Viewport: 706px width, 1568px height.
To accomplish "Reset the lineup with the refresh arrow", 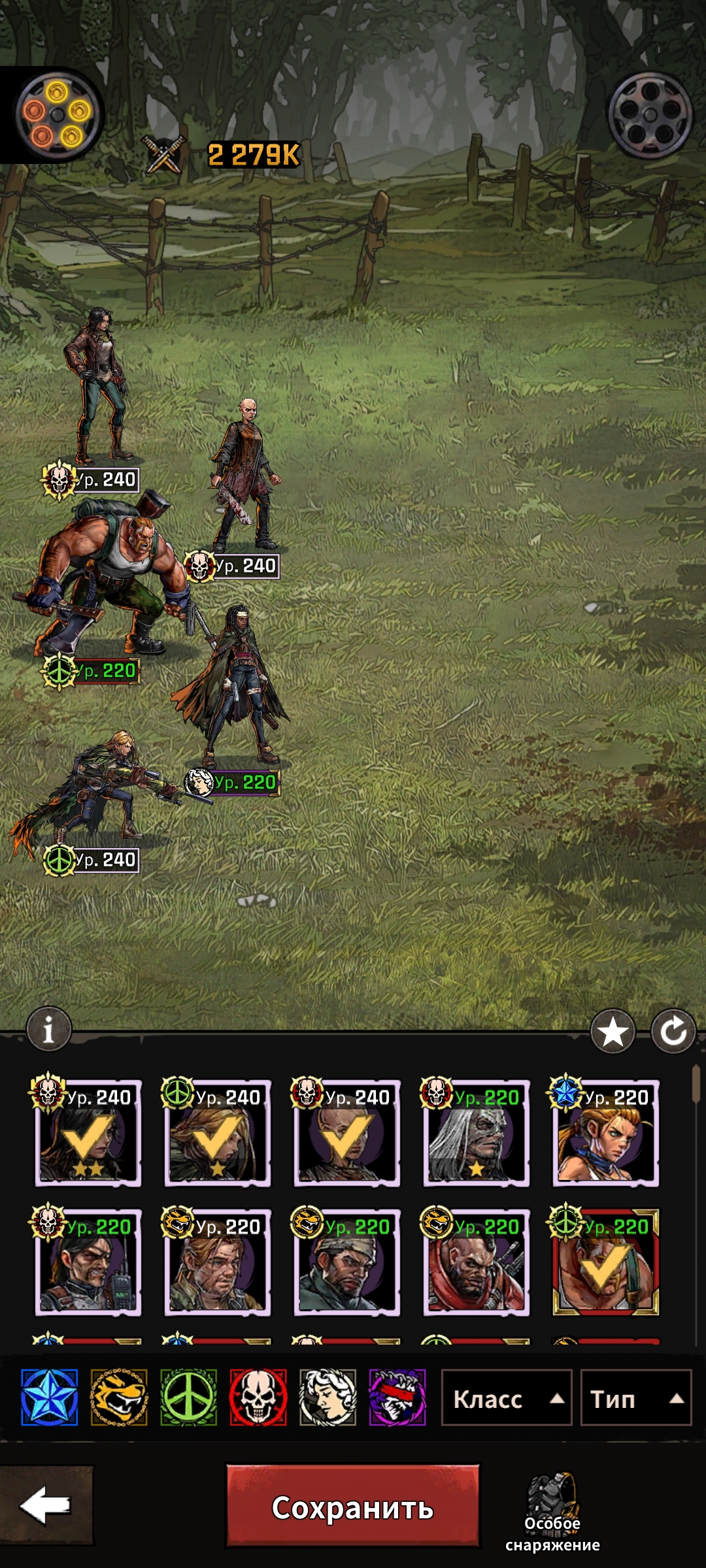I will point(673,1032).
